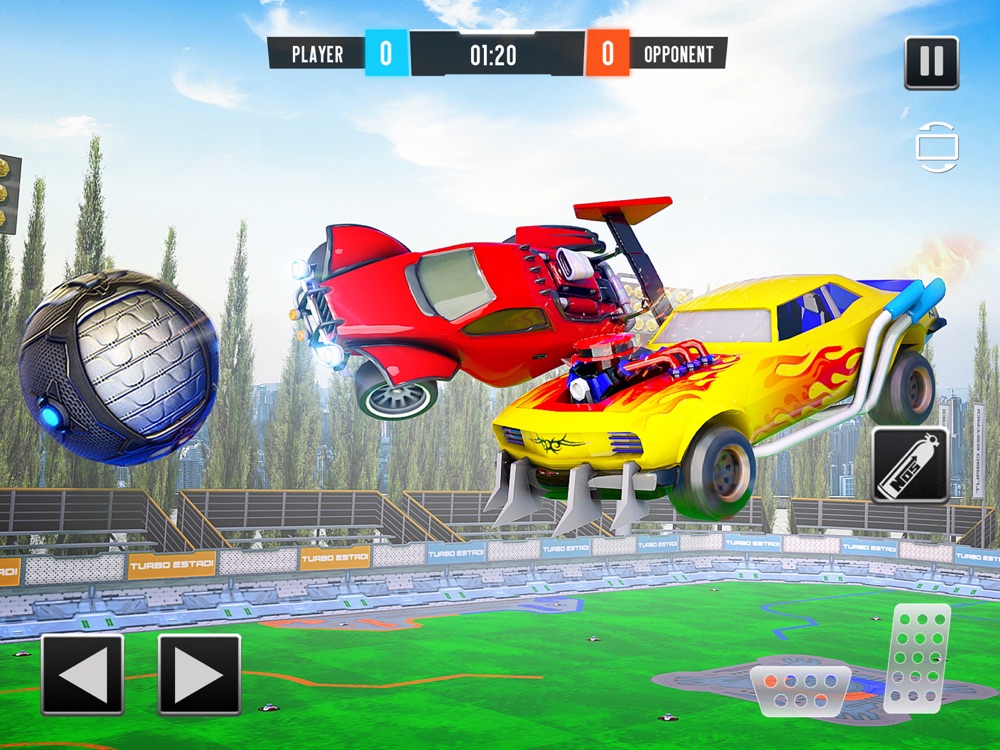Tap the brake pedal
Image resolution: width=1000 pixels, height=750 pixels.
pyautogui.click(x=800, y=689)
